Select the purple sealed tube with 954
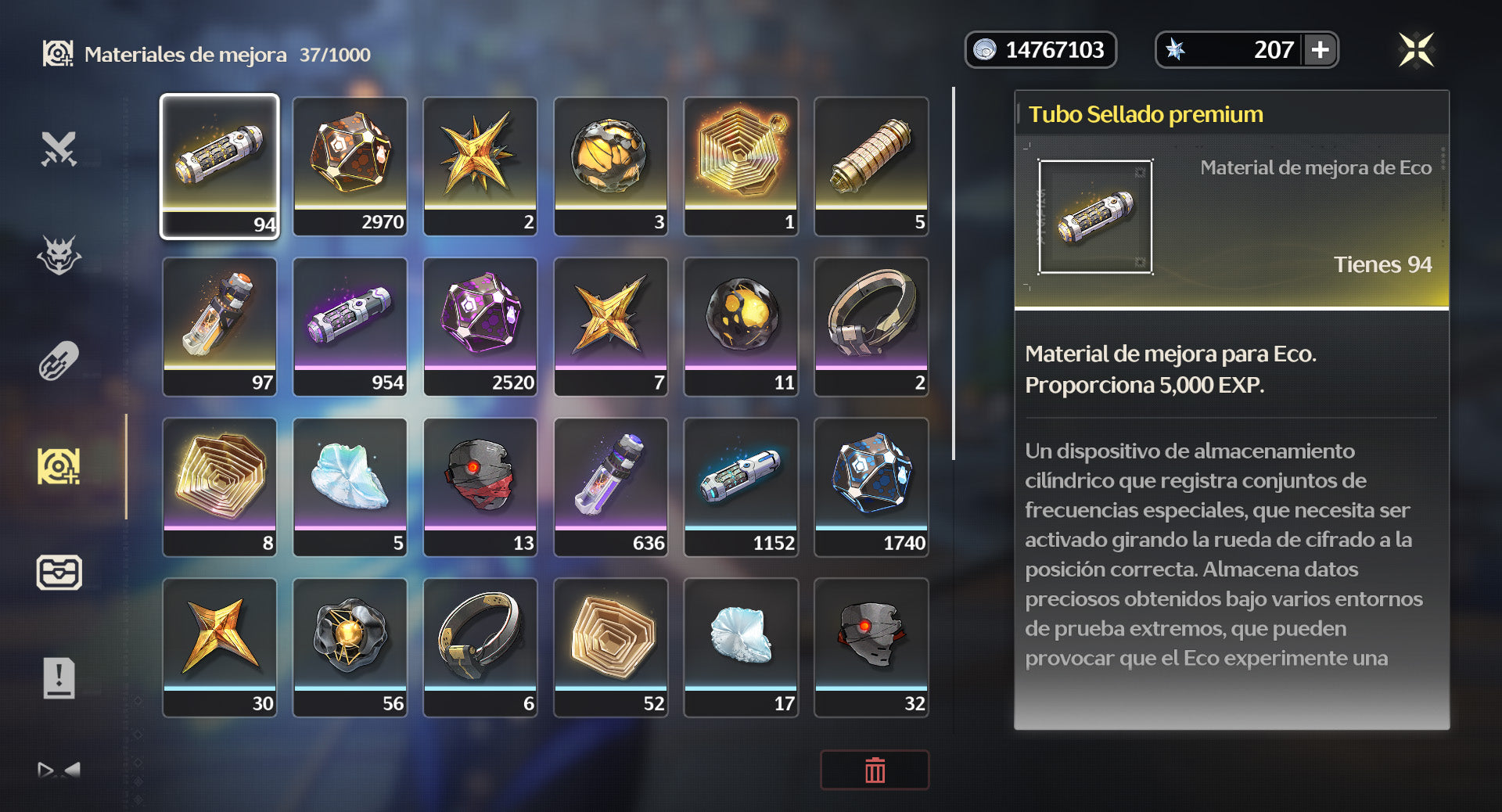The width and height of the screenshot is (1502, 812). coord(350,325)
